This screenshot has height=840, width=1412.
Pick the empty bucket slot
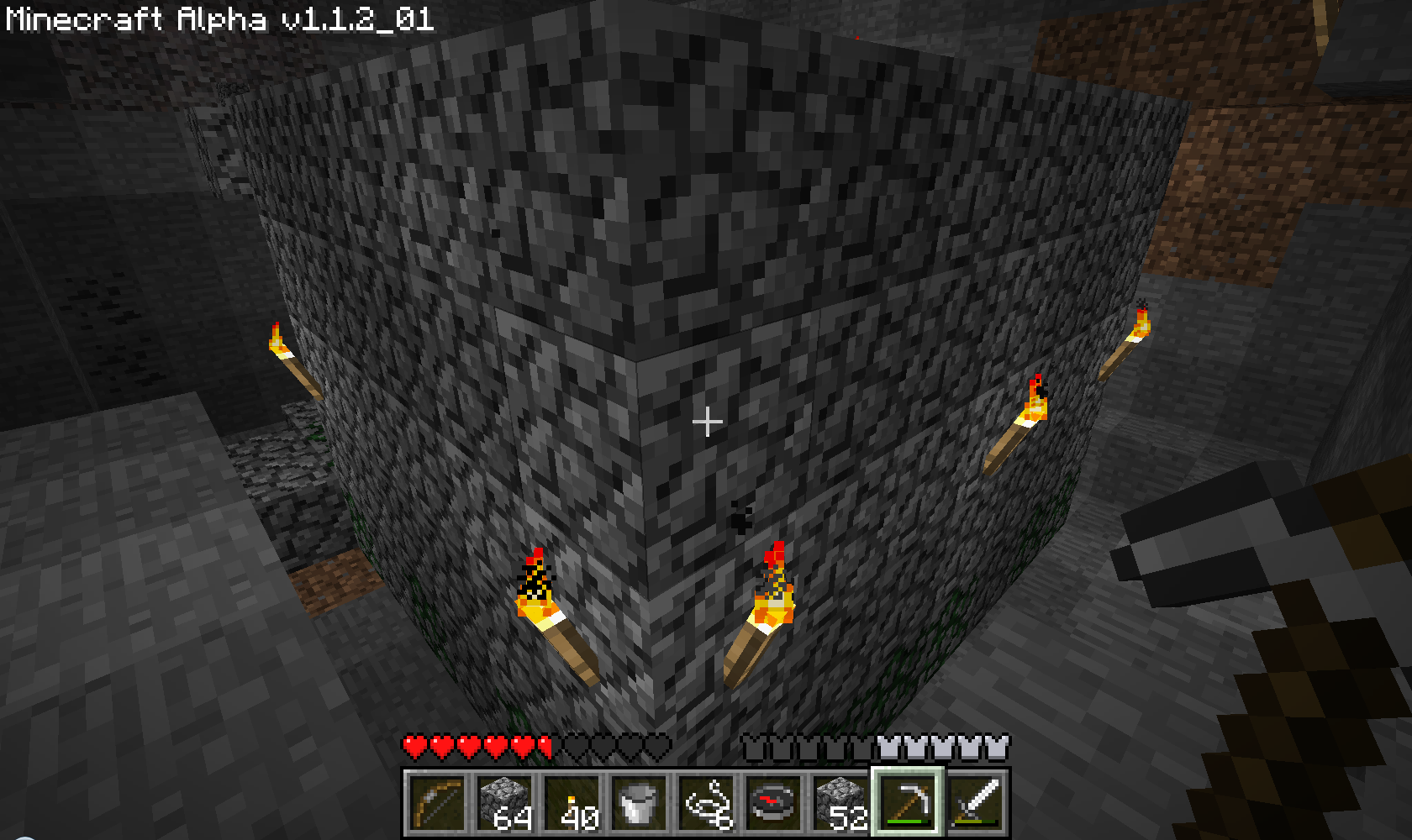(639, 802)
